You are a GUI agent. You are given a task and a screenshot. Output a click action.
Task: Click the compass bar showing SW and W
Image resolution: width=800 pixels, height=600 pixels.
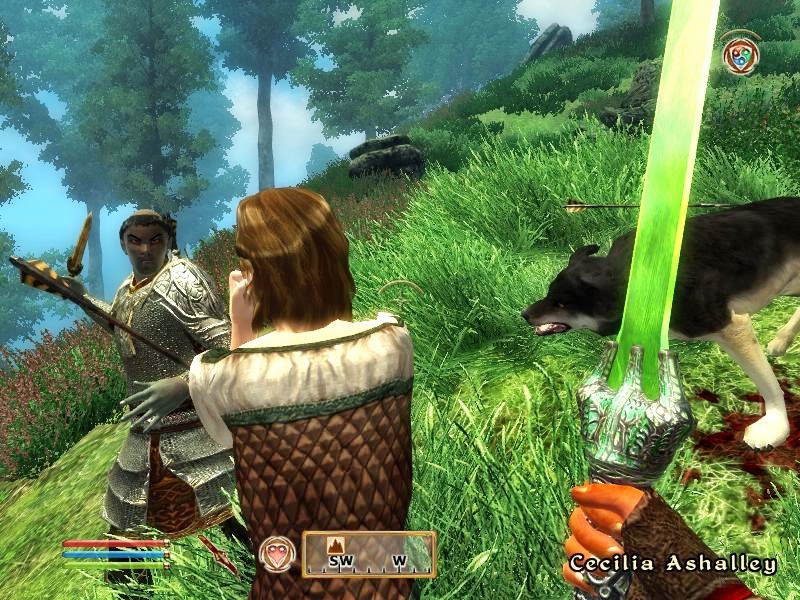[x=369, y=554]
